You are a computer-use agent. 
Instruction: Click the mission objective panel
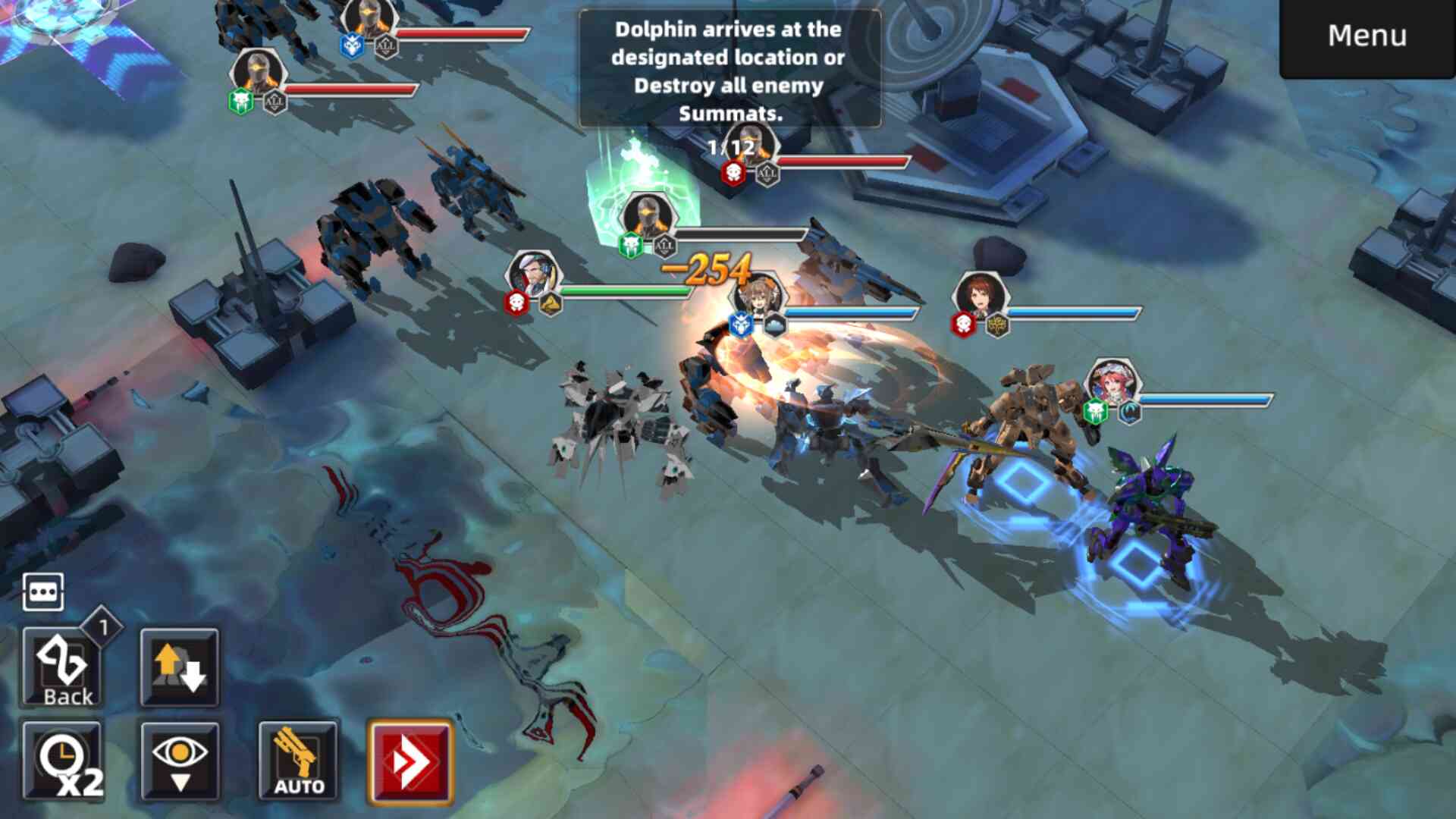pyautogui.click(x=730, y=70)
